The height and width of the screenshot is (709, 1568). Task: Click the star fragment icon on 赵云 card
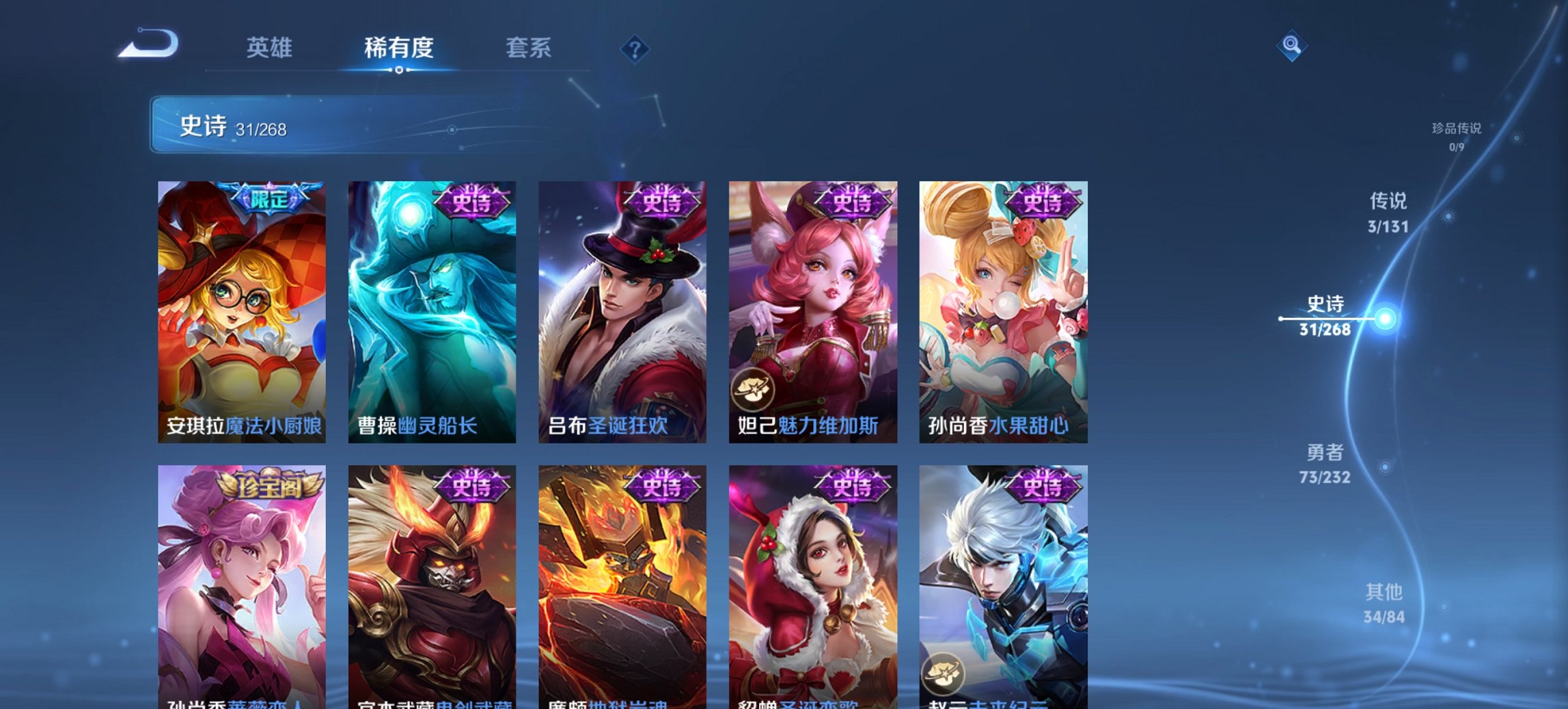pos(945,671)
